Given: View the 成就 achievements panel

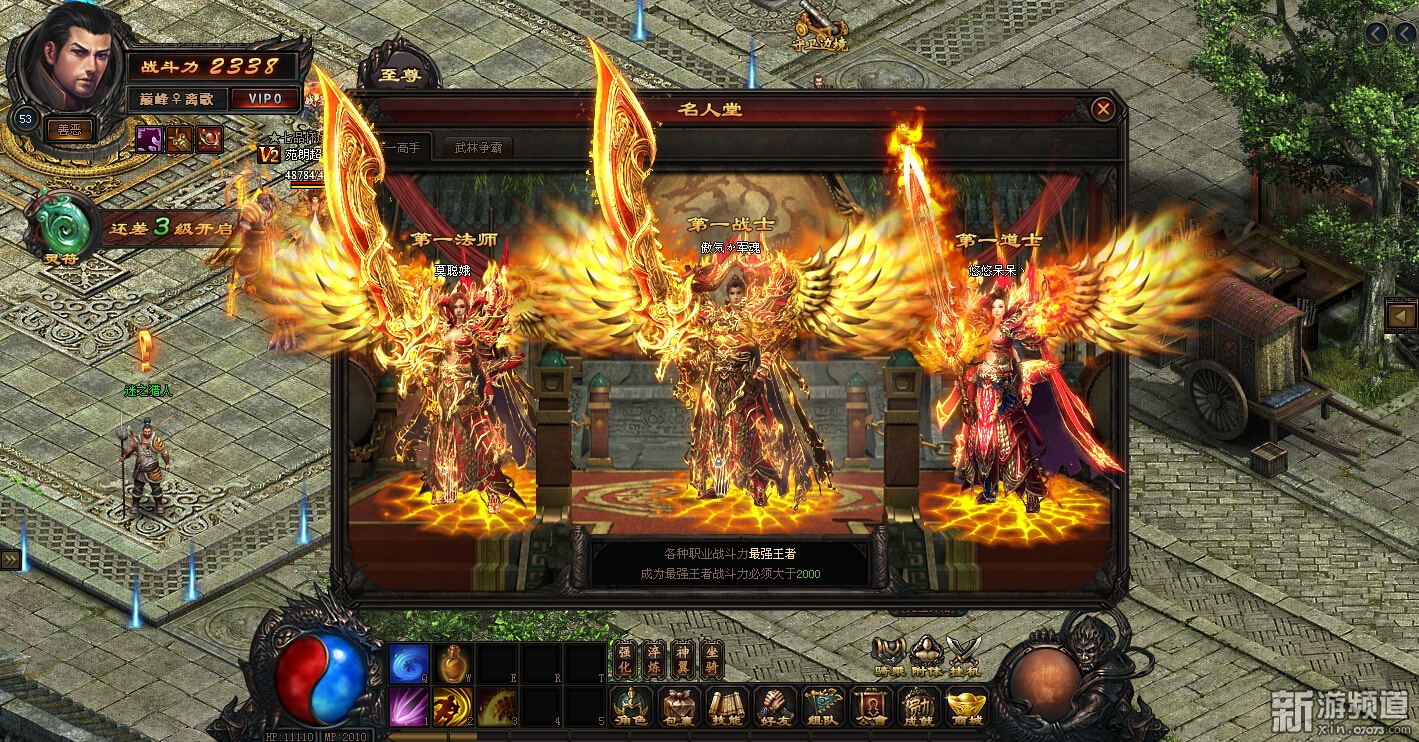Looking at the screenshot, I should (918, 706).
